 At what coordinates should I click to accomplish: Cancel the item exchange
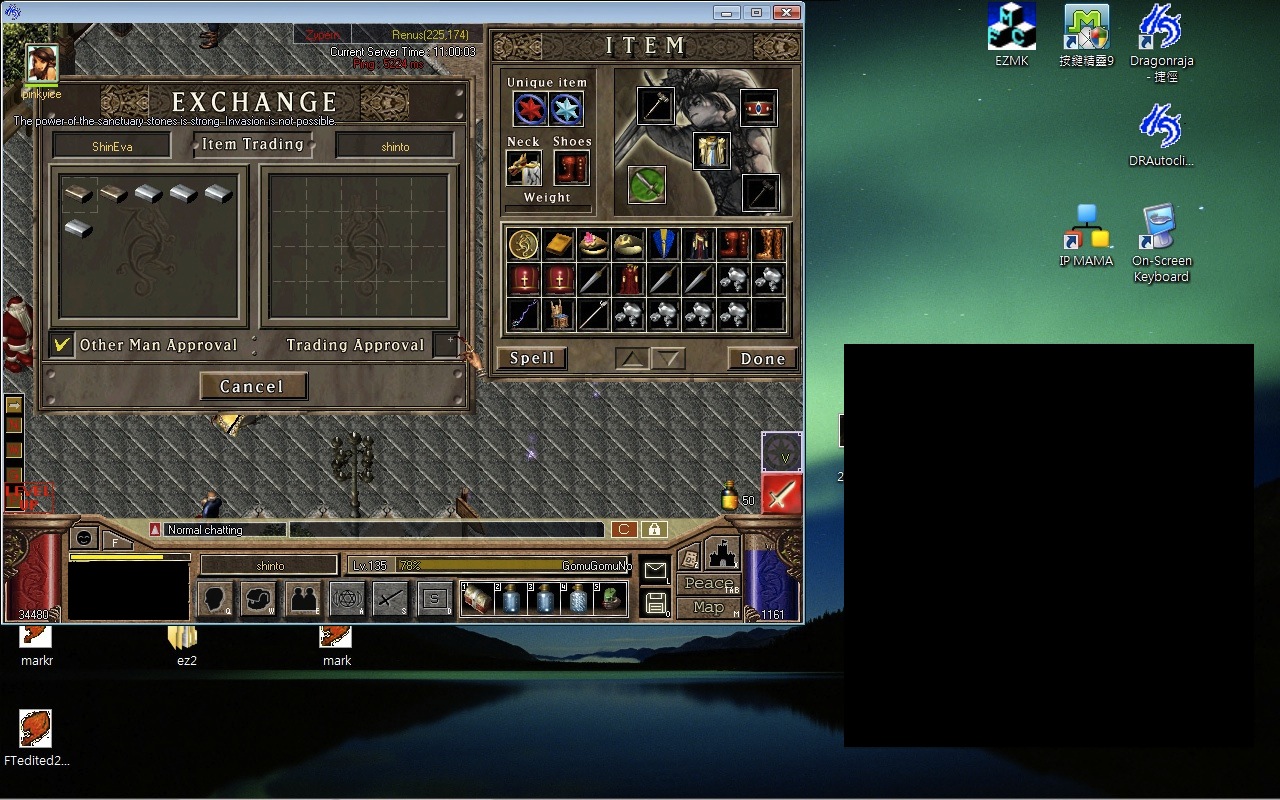point(252,386)
